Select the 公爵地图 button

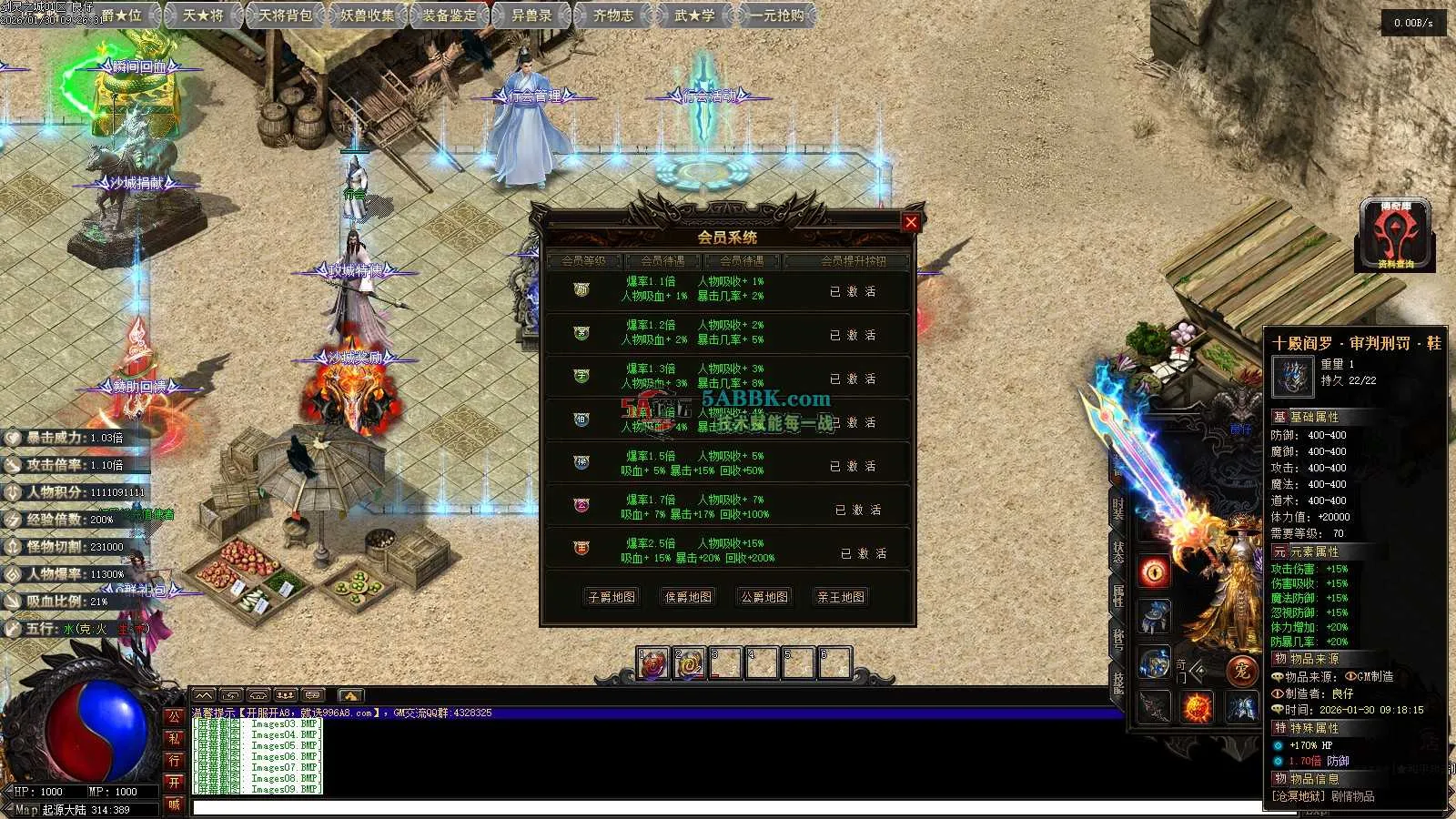[764, 597]
